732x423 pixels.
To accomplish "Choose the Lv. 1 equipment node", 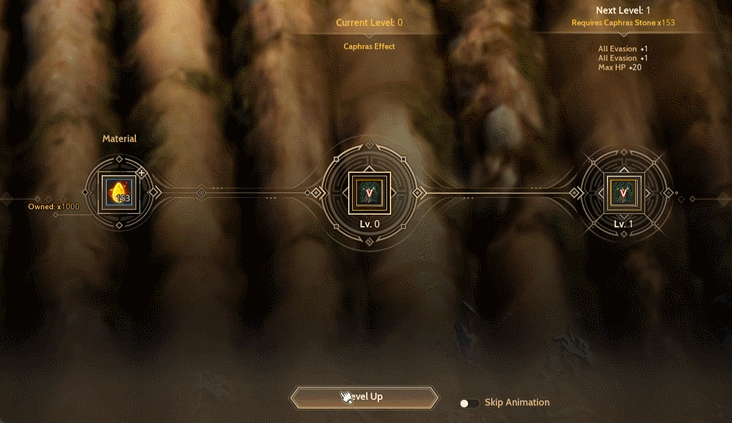I will click(623, 192).
